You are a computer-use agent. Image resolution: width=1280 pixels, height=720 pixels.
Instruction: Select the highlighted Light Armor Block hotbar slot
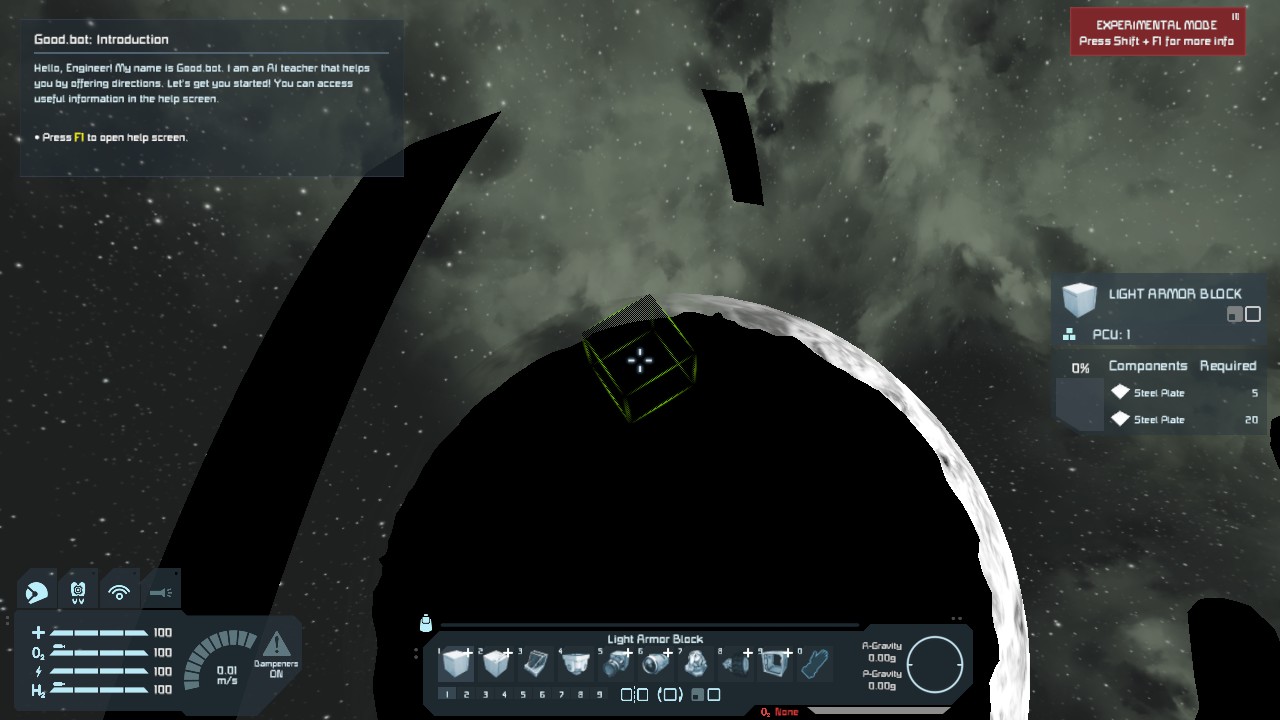pos(456,664)
